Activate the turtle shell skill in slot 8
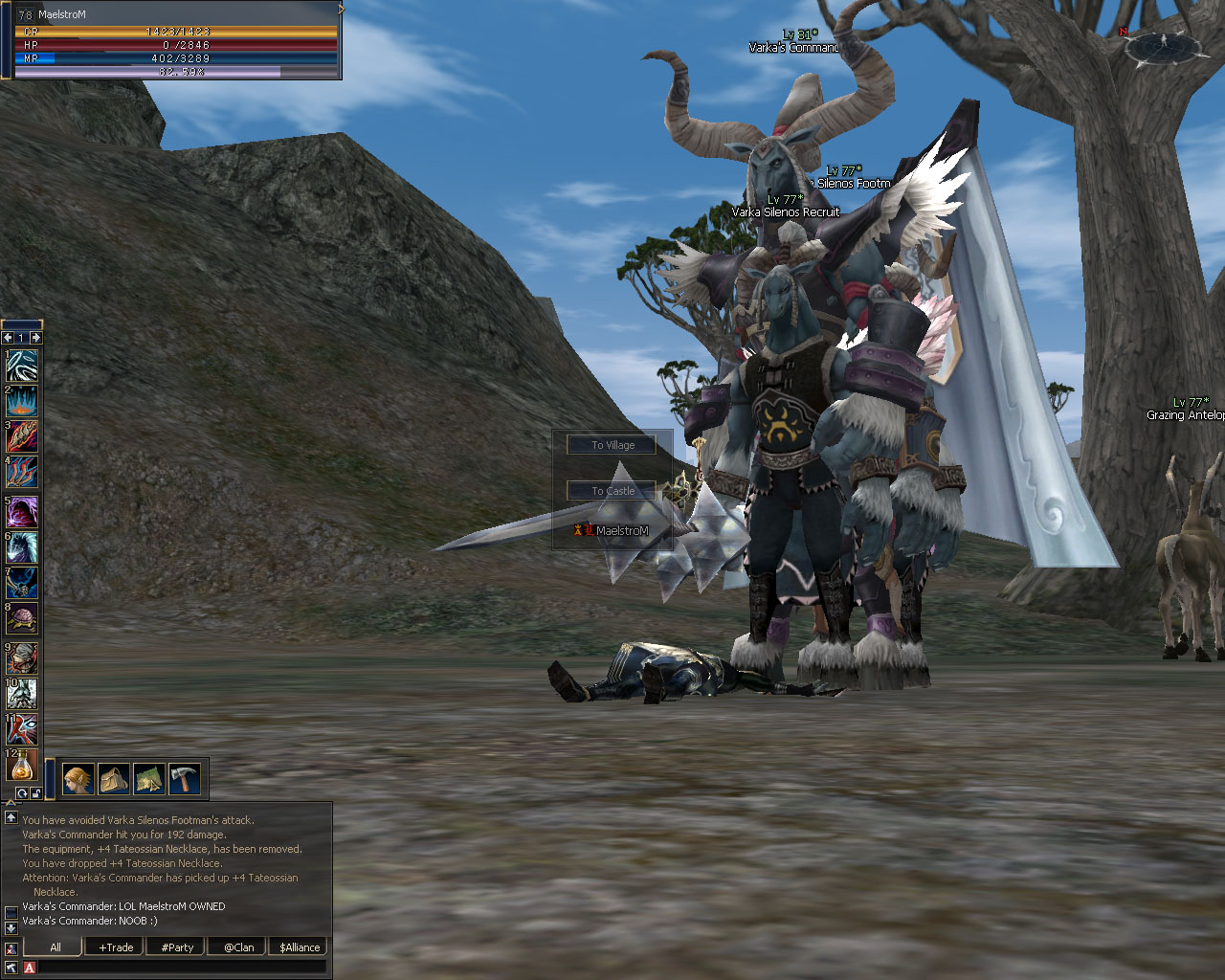 click(x=21, y=618)
